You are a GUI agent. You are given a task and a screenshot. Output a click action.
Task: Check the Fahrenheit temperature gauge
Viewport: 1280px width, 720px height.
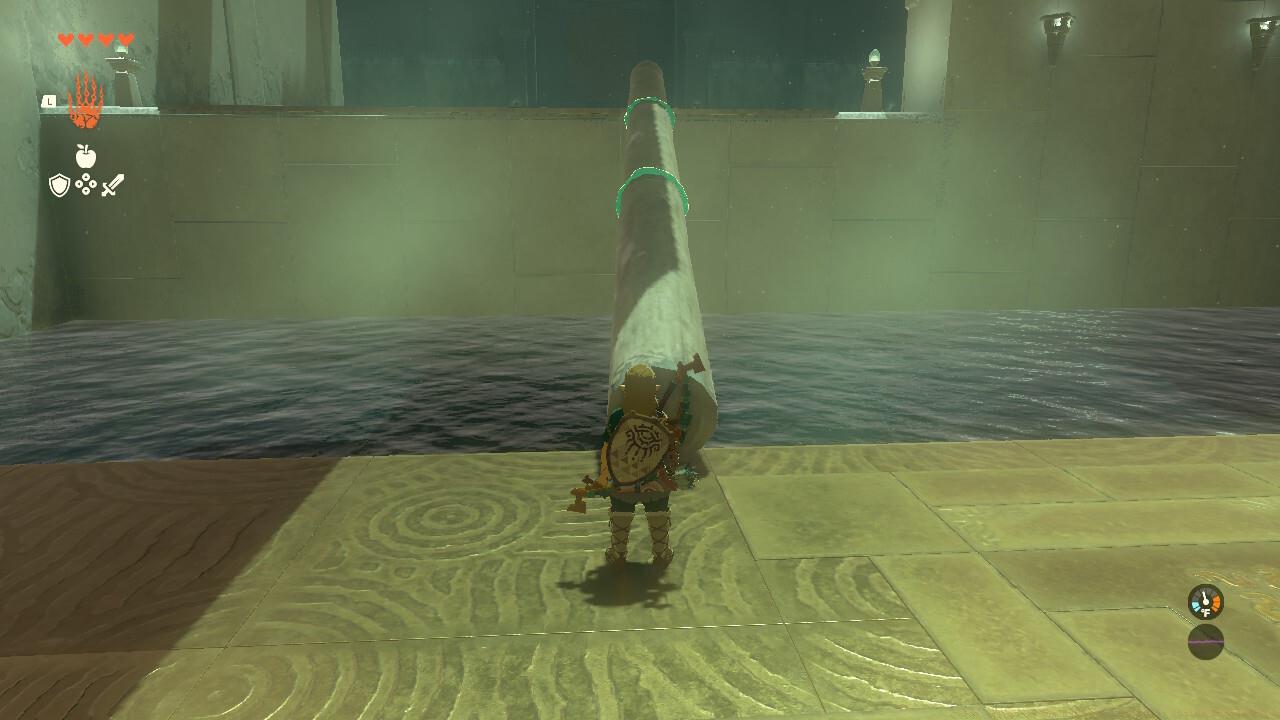(x=1204, y=601)
